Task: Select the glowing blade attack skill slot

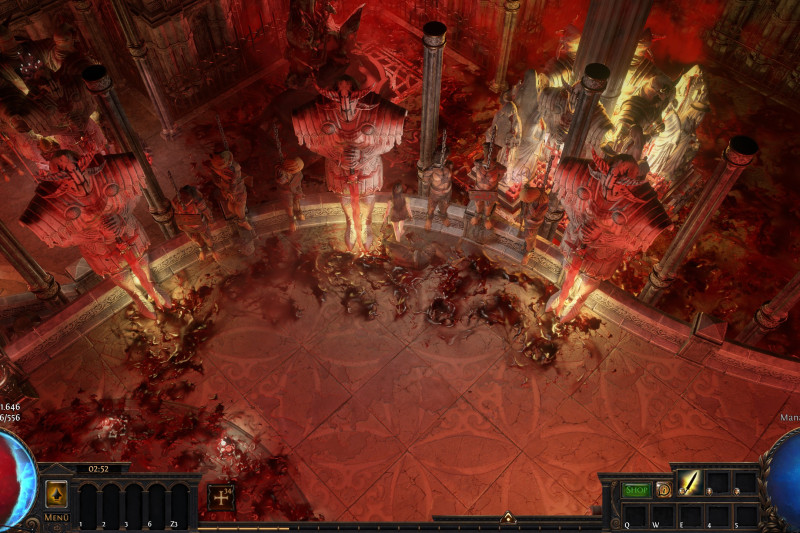Action: (692, 483)
